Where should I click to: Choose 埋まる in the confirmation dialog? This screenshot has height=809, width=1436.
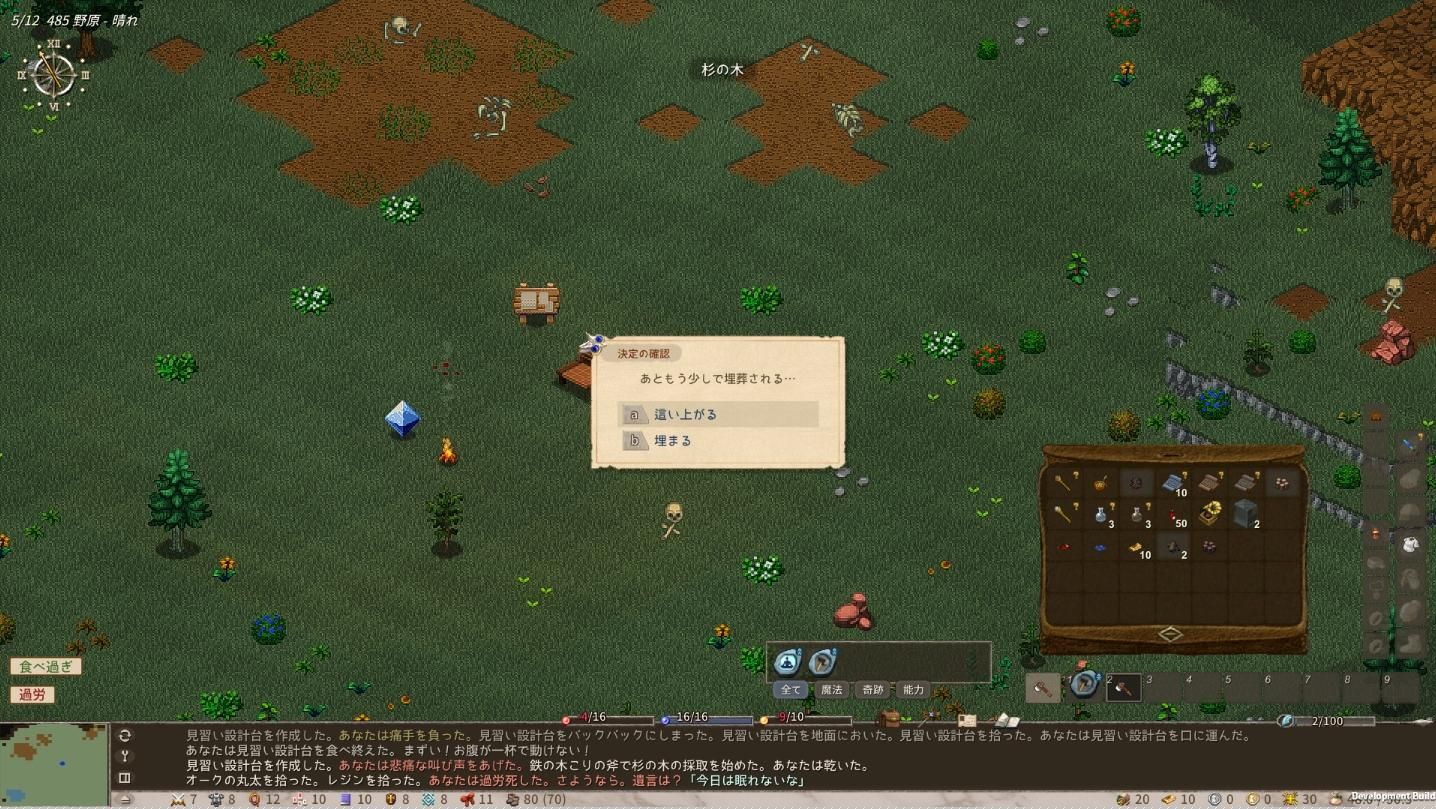point(672,440)
